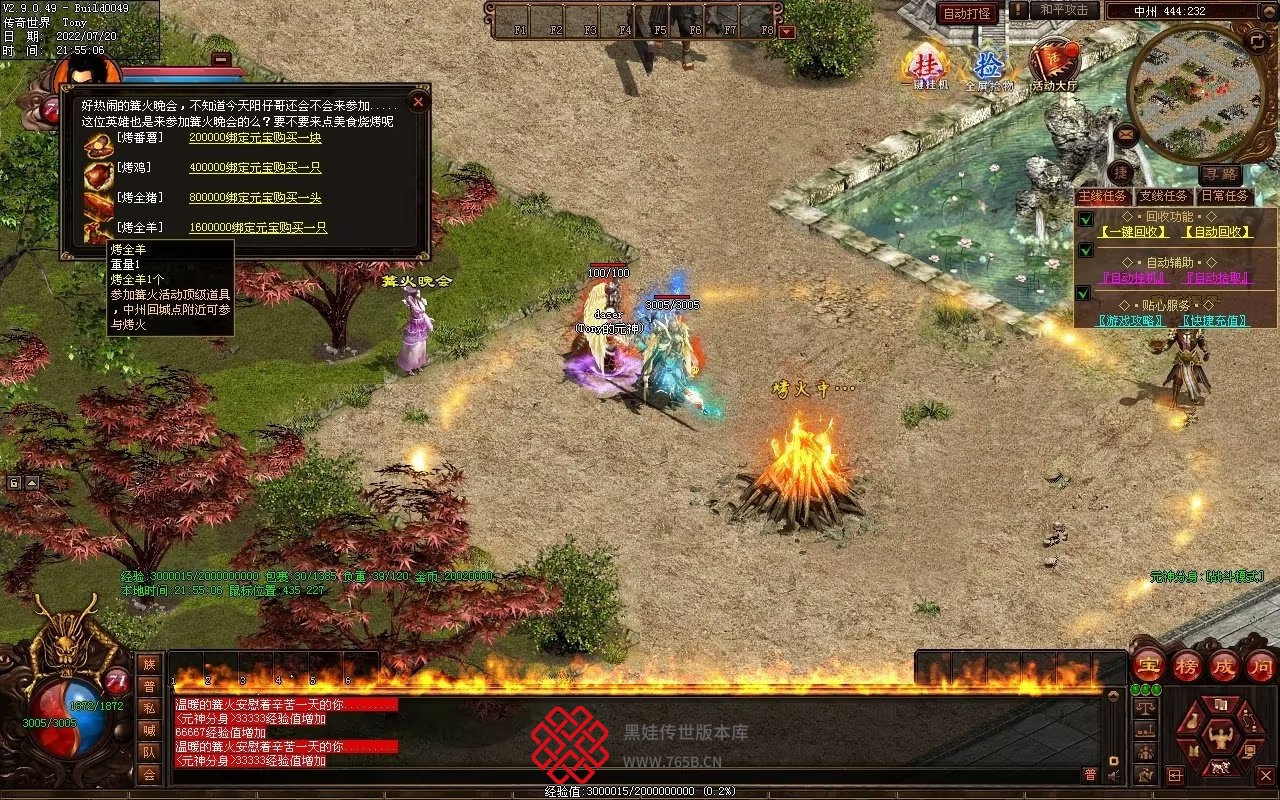Close the bonfire party dialog
Viewport: 1280px width, 800px height.
419,102
